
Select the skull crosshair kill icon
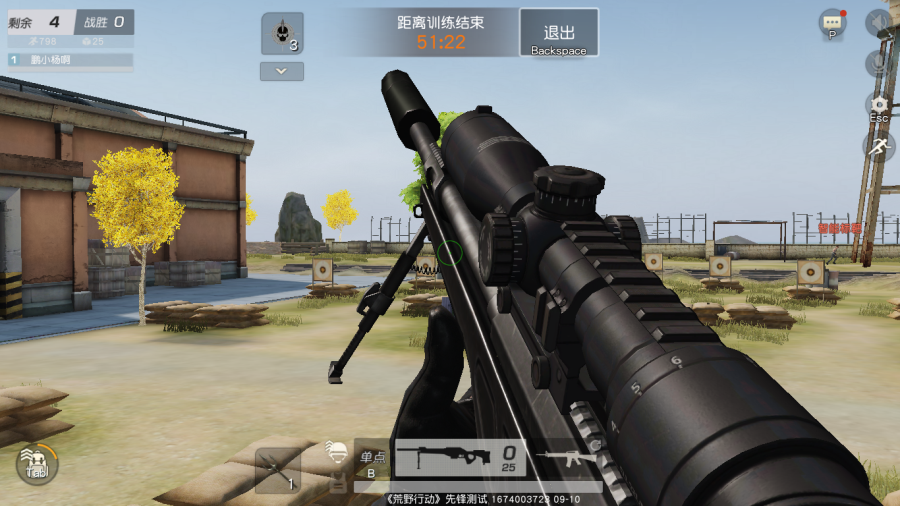tap(282, 33)
